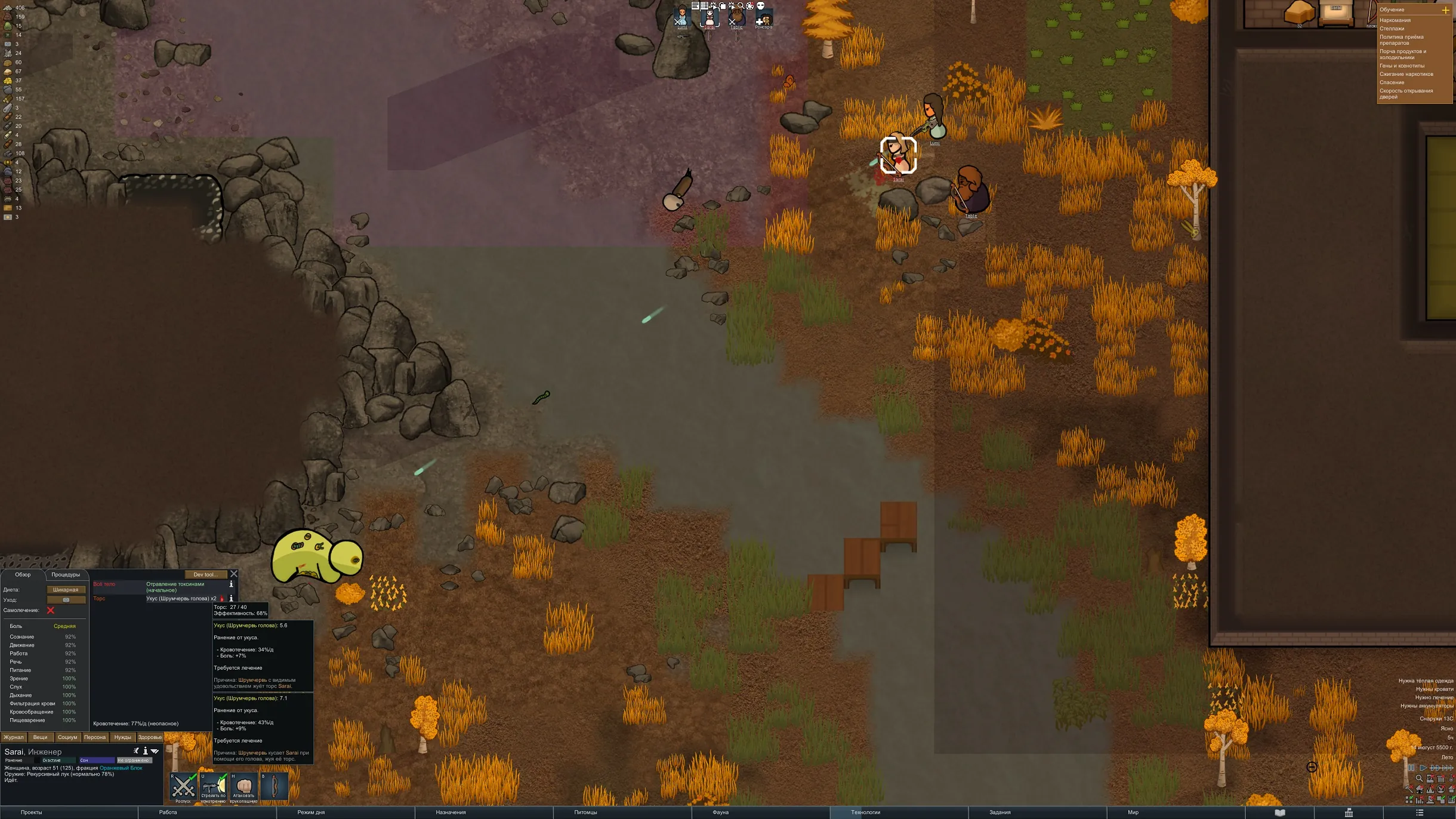Open the Проекты main menu button

tap(31, 812)
